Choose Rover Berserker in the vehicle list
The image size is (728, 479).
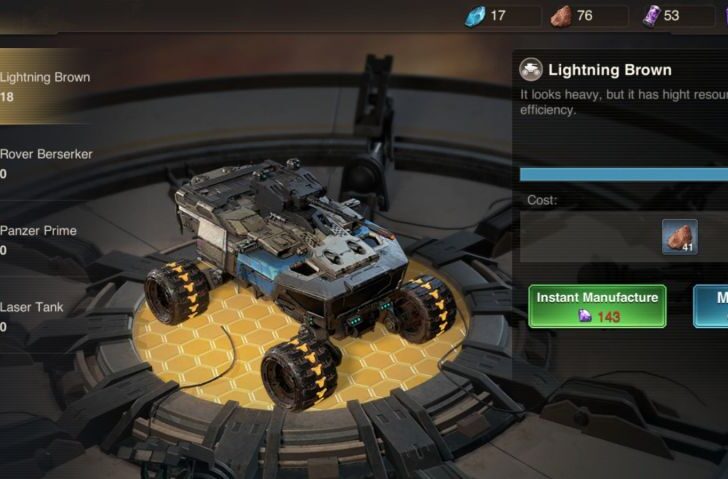pos(45,163)
